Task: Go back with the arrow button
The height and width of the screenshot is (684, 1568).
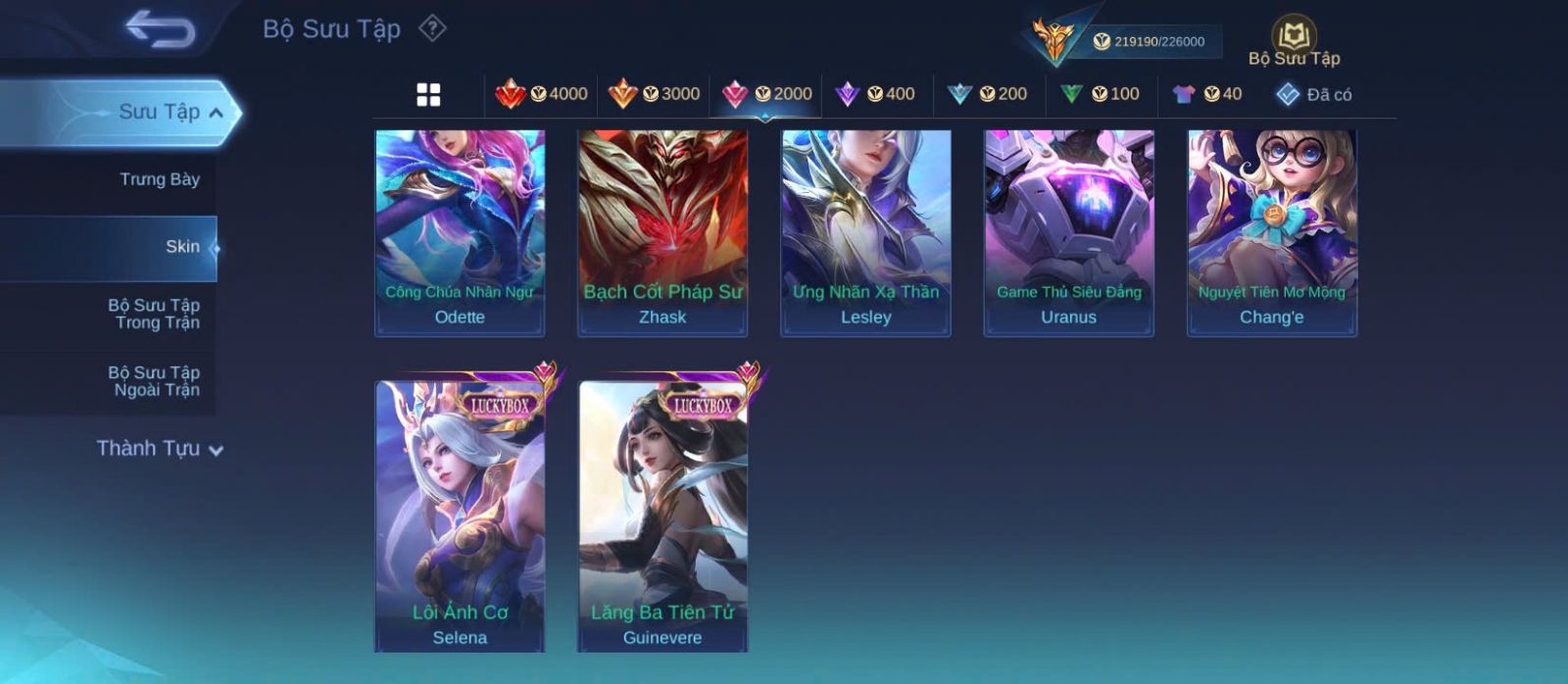Action: 160,29
